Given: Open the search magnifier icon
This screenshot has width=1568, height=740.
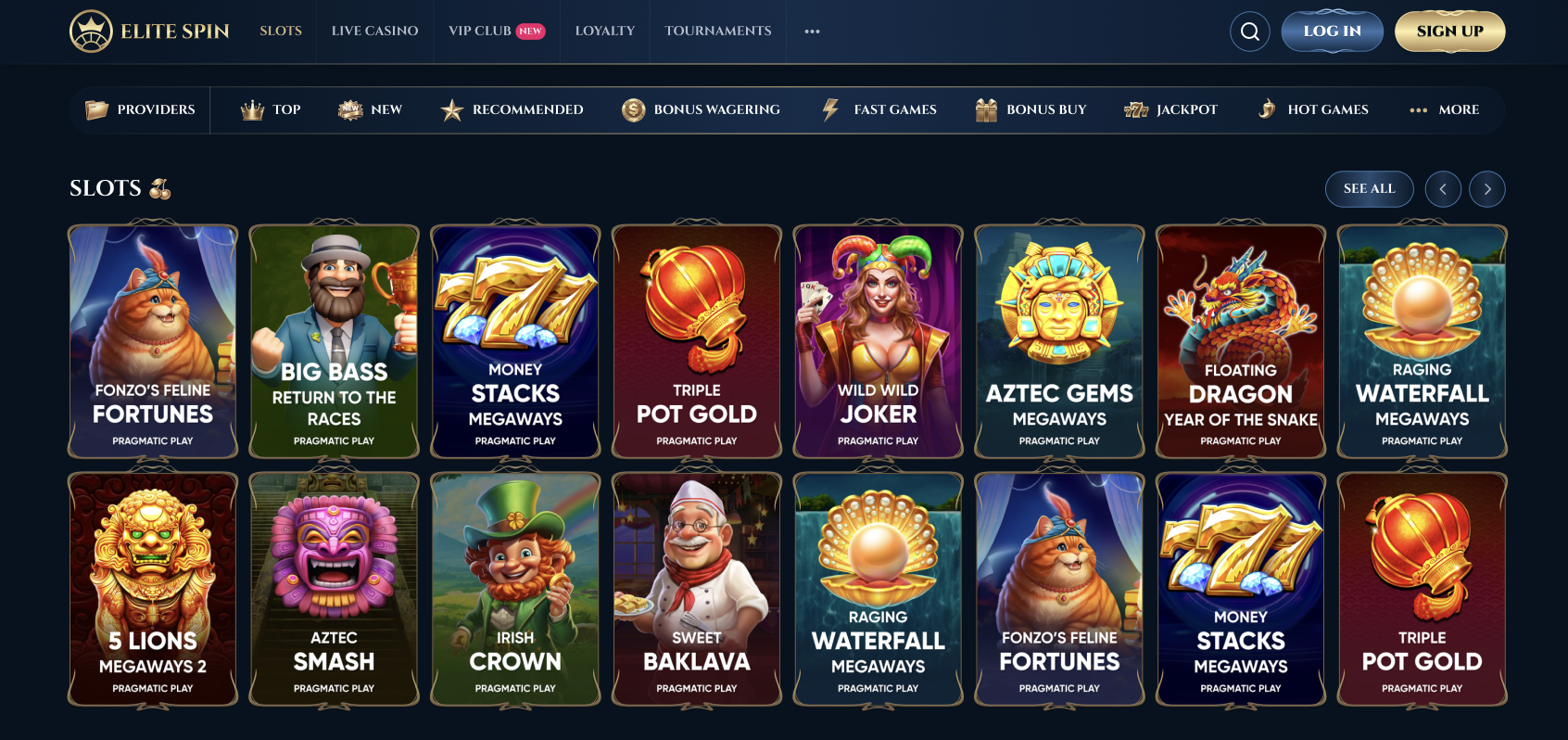Looking at the screenshot, I should pyautogui.click(x=1250, y=31).
